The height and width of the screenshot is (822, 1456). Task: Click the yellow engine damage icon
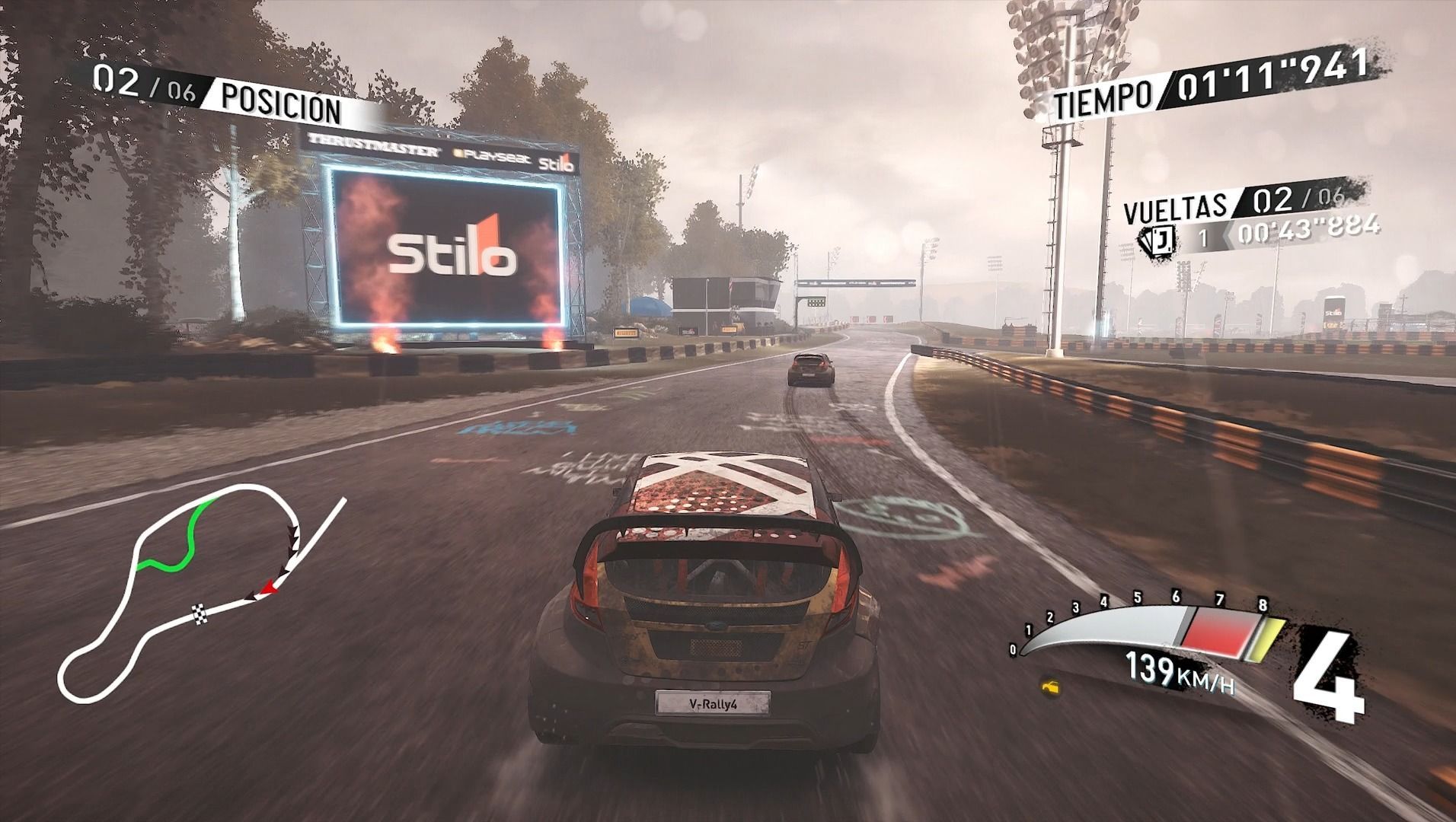coord(1052,688)
